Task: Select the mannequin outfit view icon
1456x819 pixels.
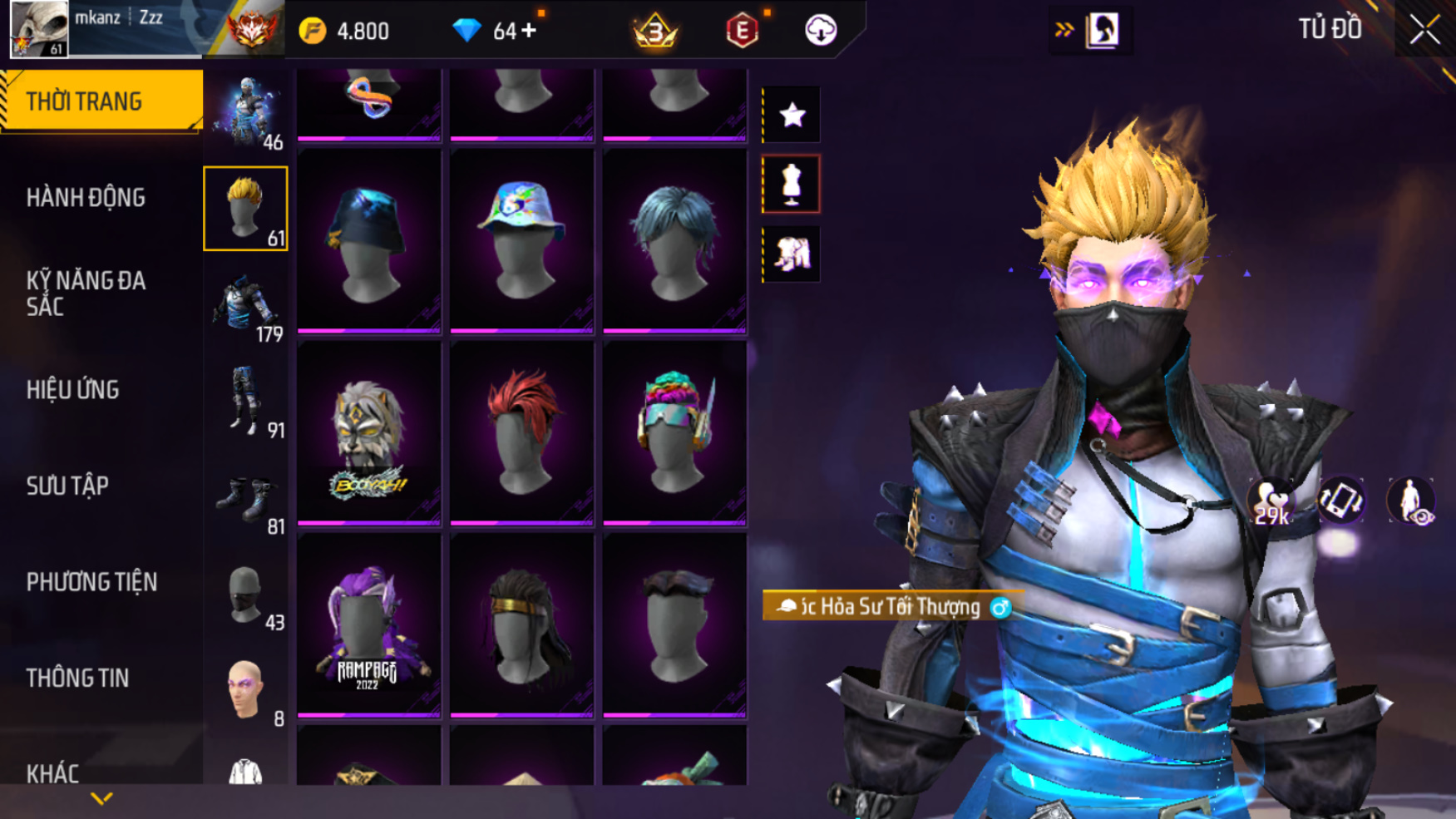Action: [792, 184]
